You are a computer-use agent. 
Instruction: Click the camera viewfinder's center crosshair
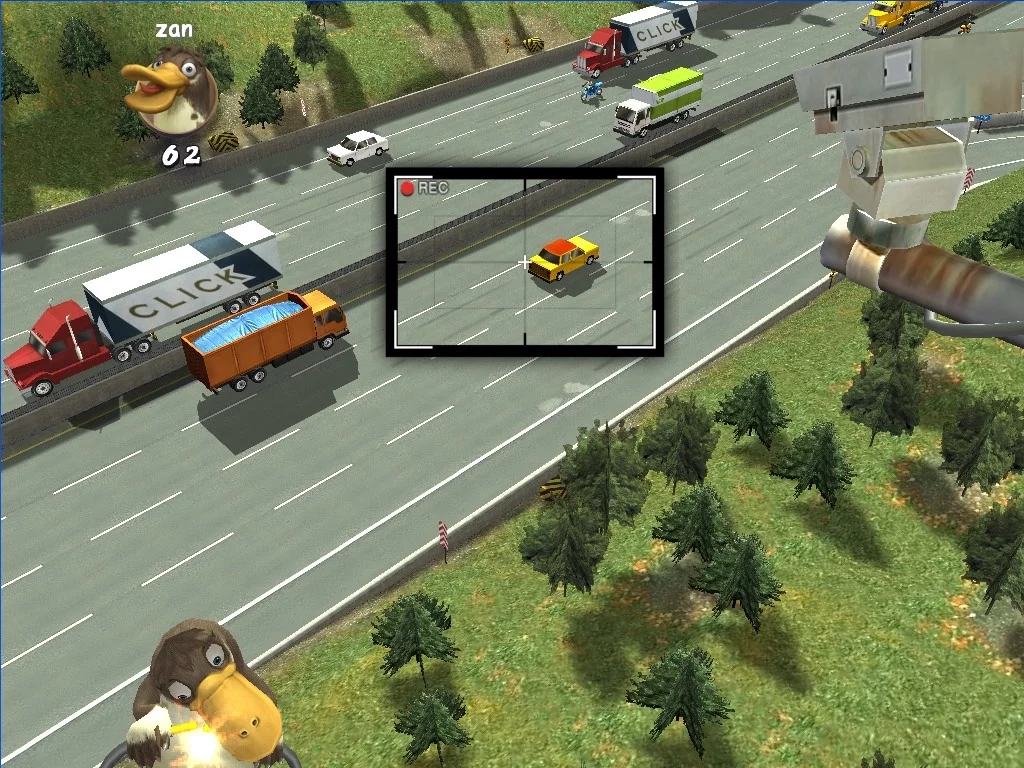[x=525, y=263]
